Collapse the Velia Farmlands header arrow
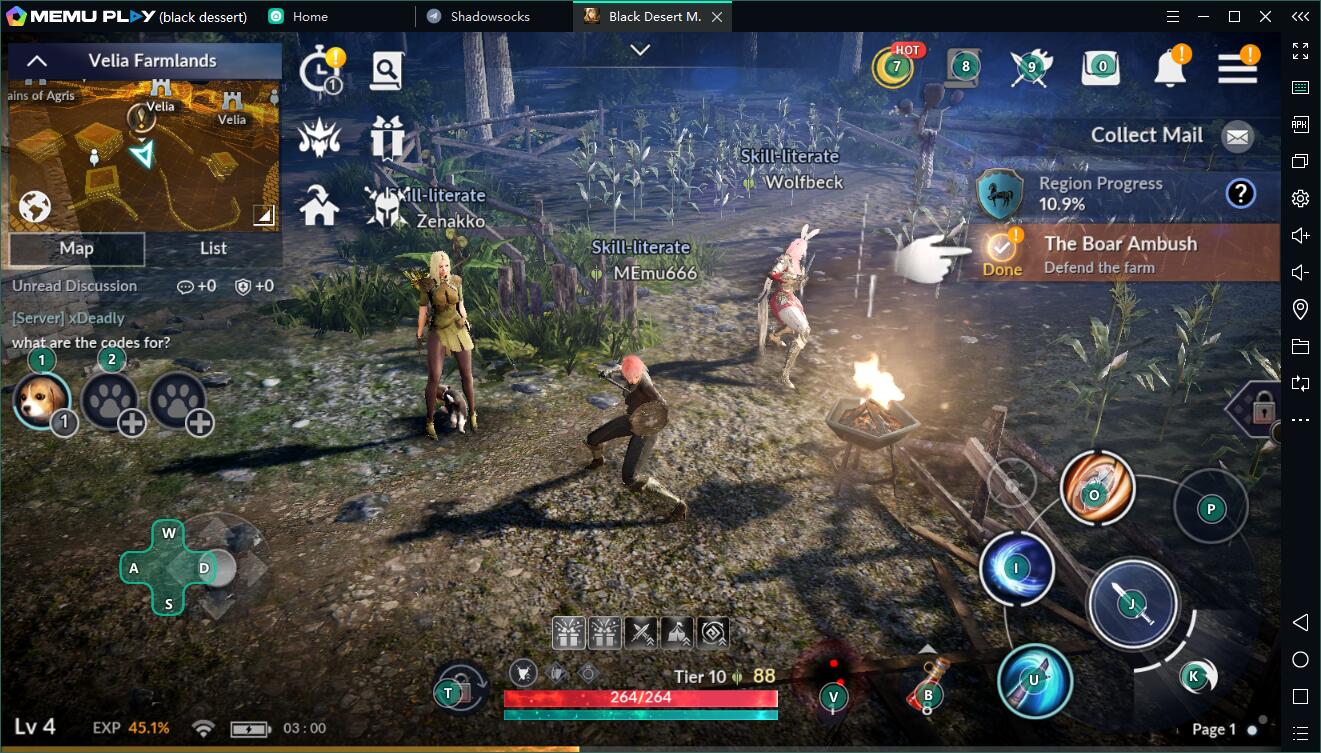Image resolution: width=1321 pixels, height=753 pixels. point(36,61)
